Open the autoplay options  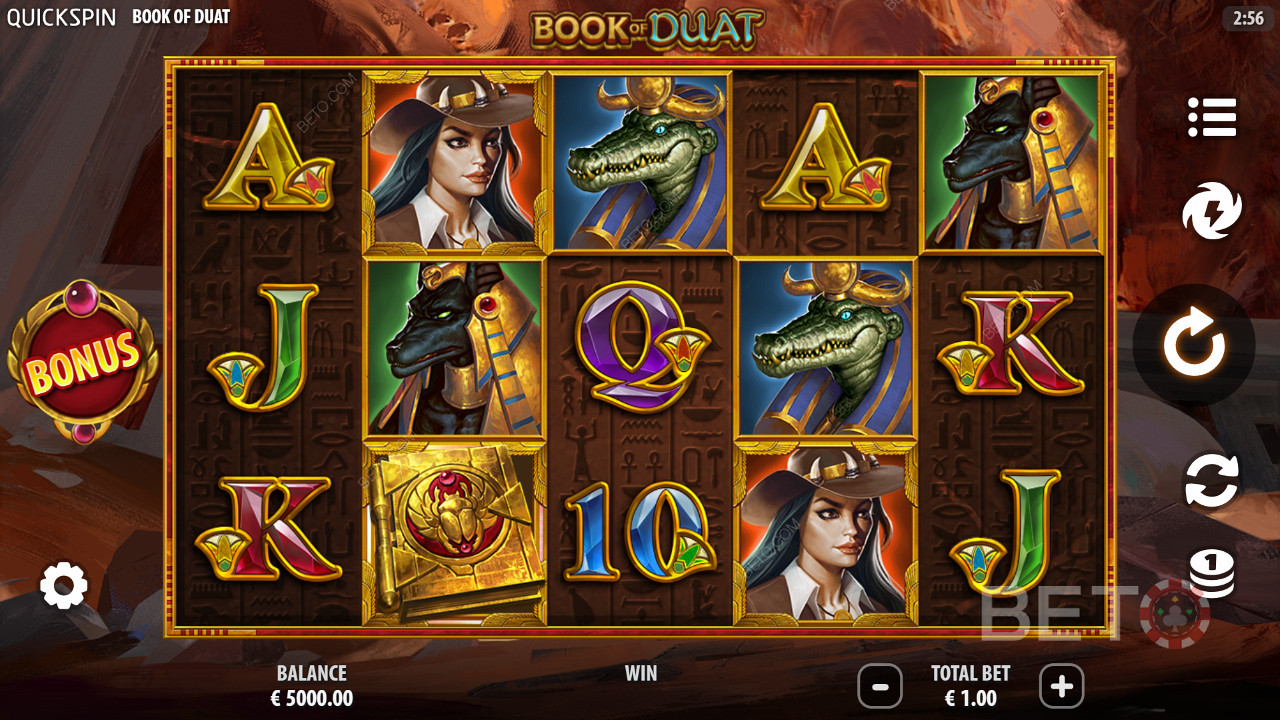click(1212, 480)
